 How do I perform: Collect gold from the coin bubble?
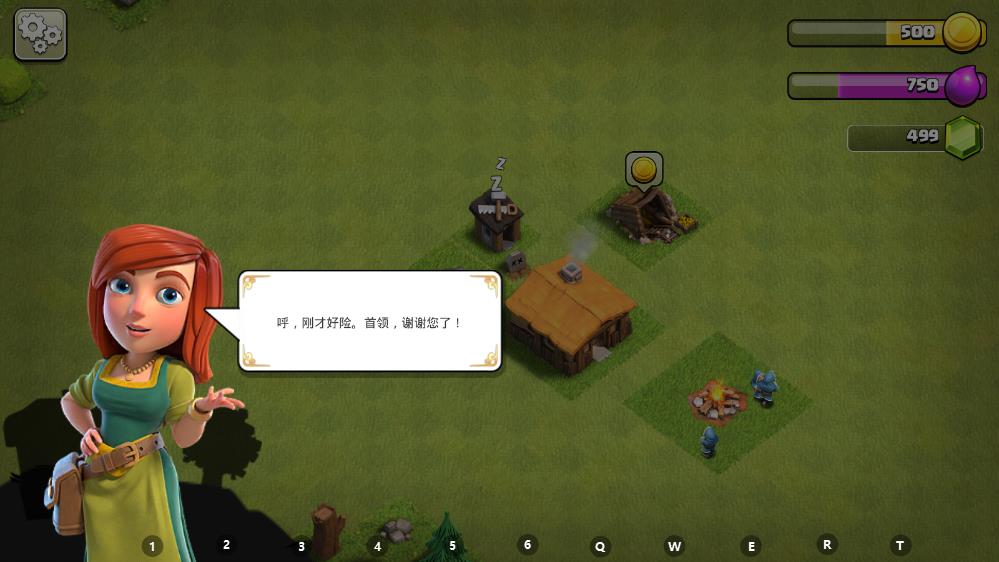tap(644, 170)
